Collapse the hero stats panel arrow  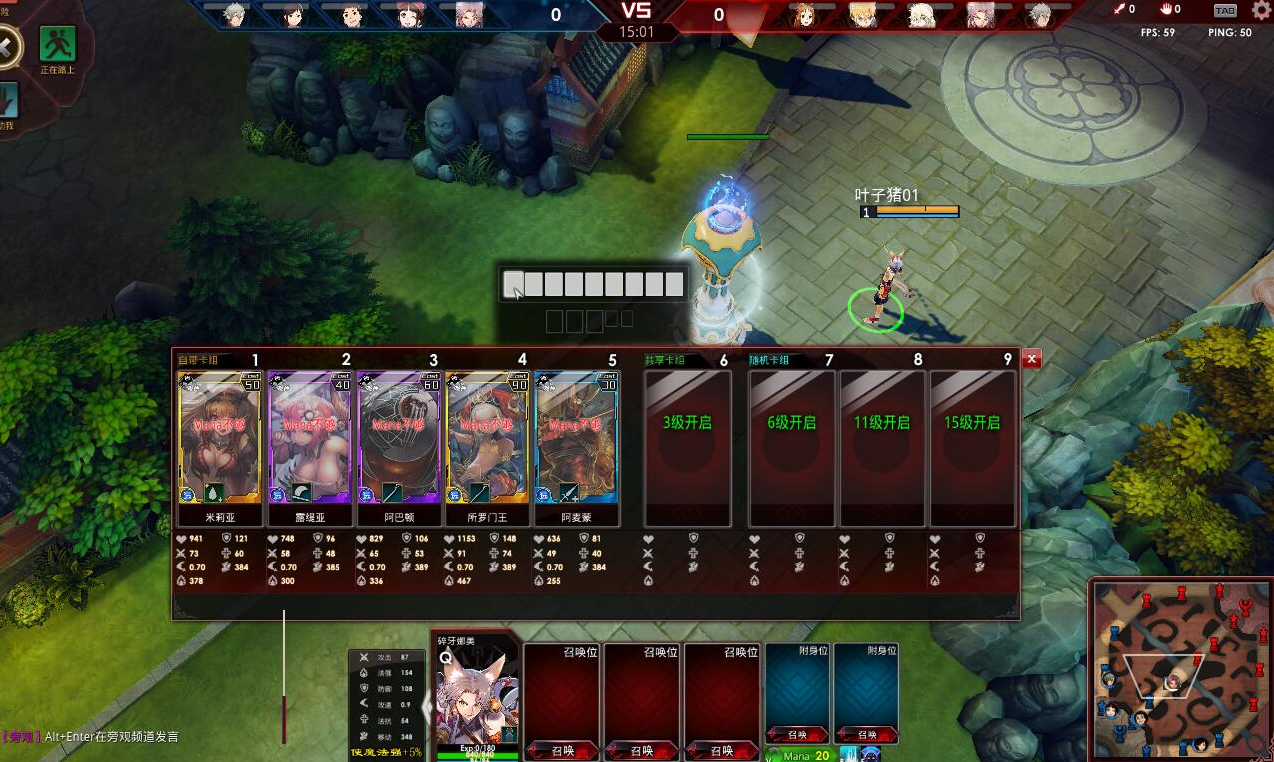click(428, 708)
